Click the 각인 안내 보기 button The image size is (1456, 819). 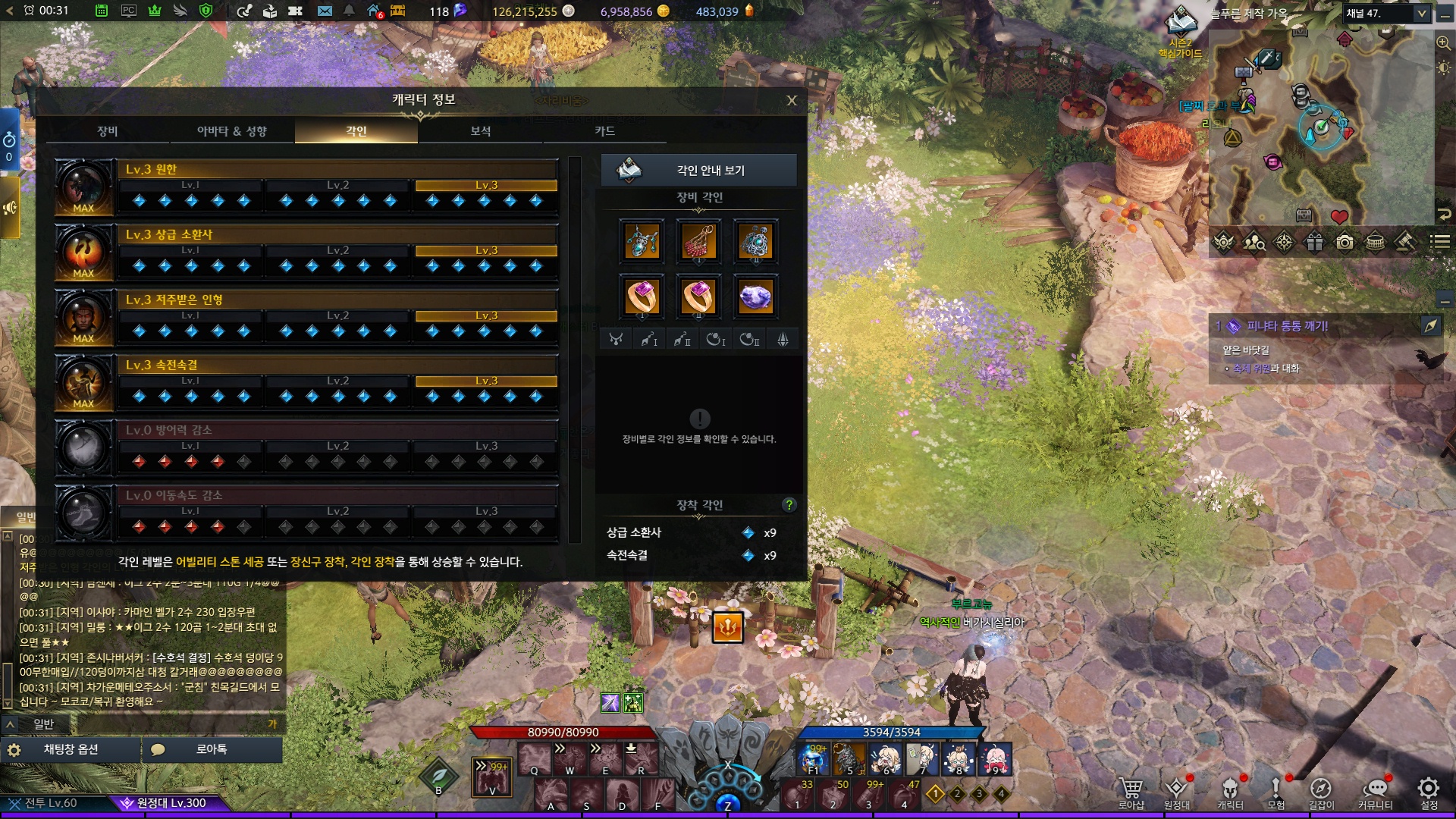698,171
